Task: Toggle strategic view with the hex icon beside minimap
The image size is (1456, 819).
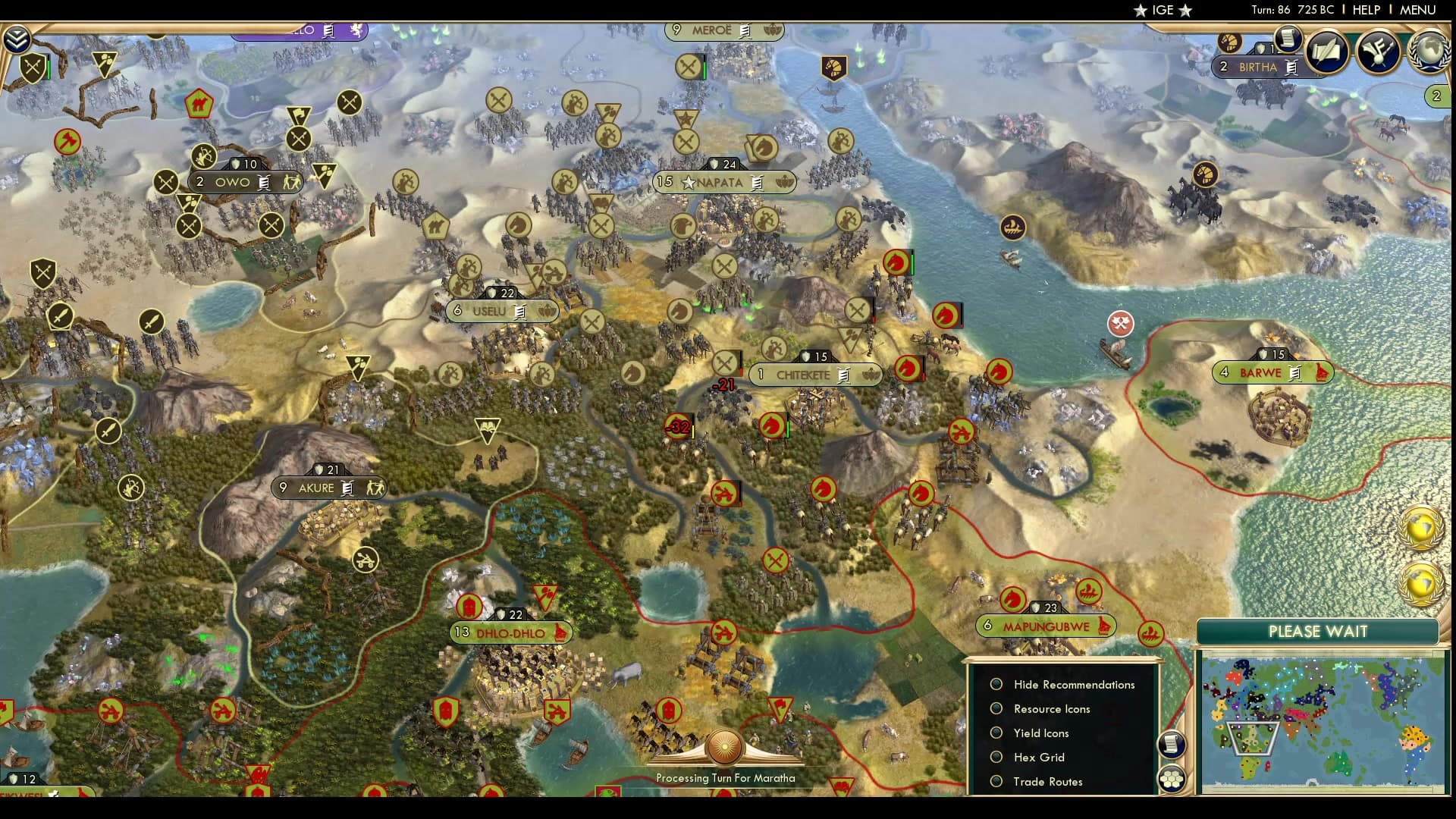Action: point(1172,778)
